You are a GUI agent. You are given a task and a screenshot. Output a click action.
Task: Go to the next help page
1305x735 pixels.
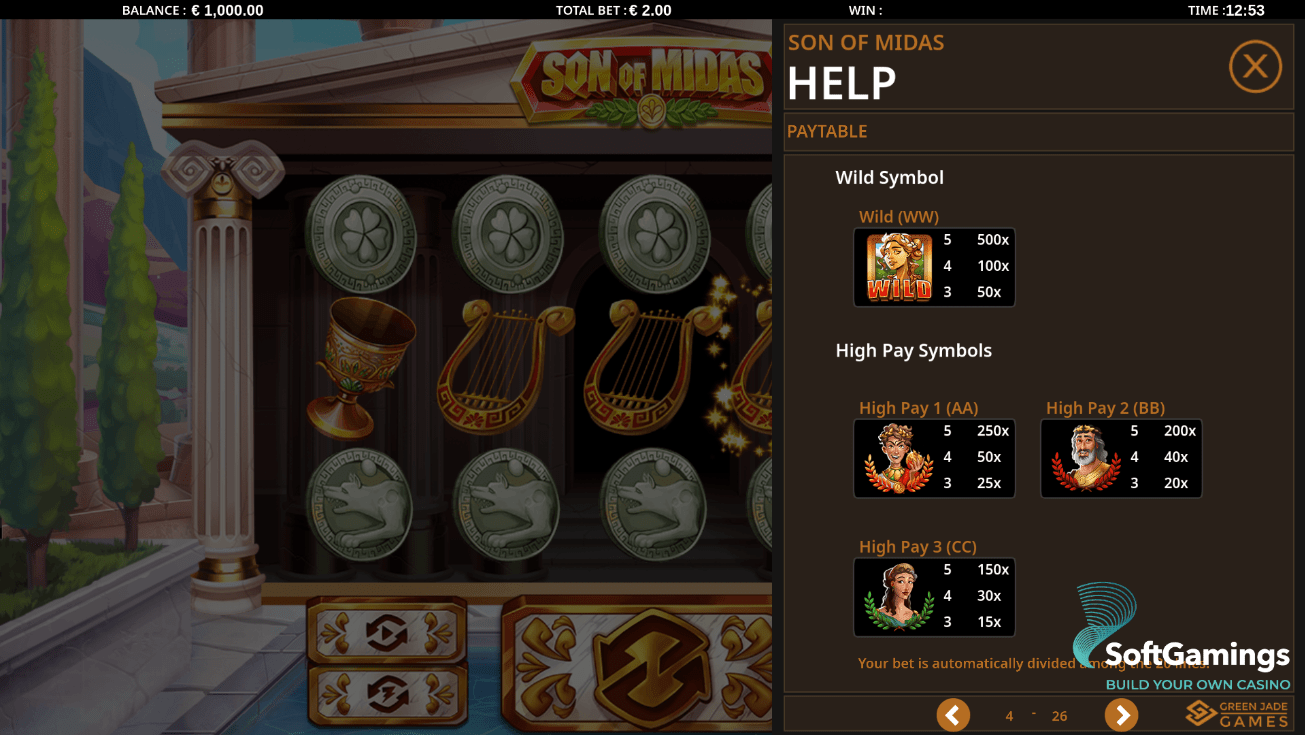[1121, 715]
